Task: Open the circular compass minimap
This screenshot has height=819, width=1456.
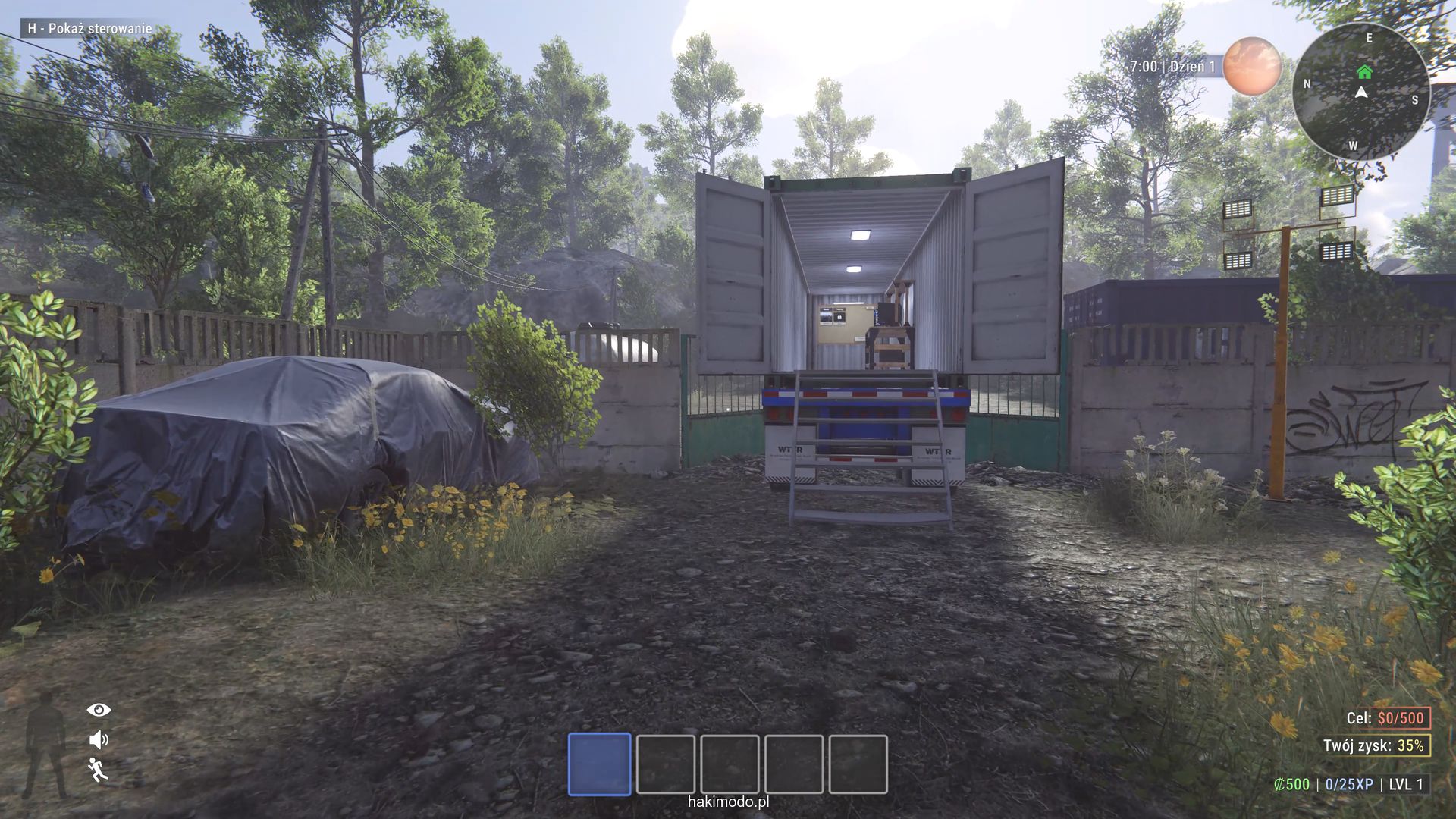Action: (x=1360, y=92)
